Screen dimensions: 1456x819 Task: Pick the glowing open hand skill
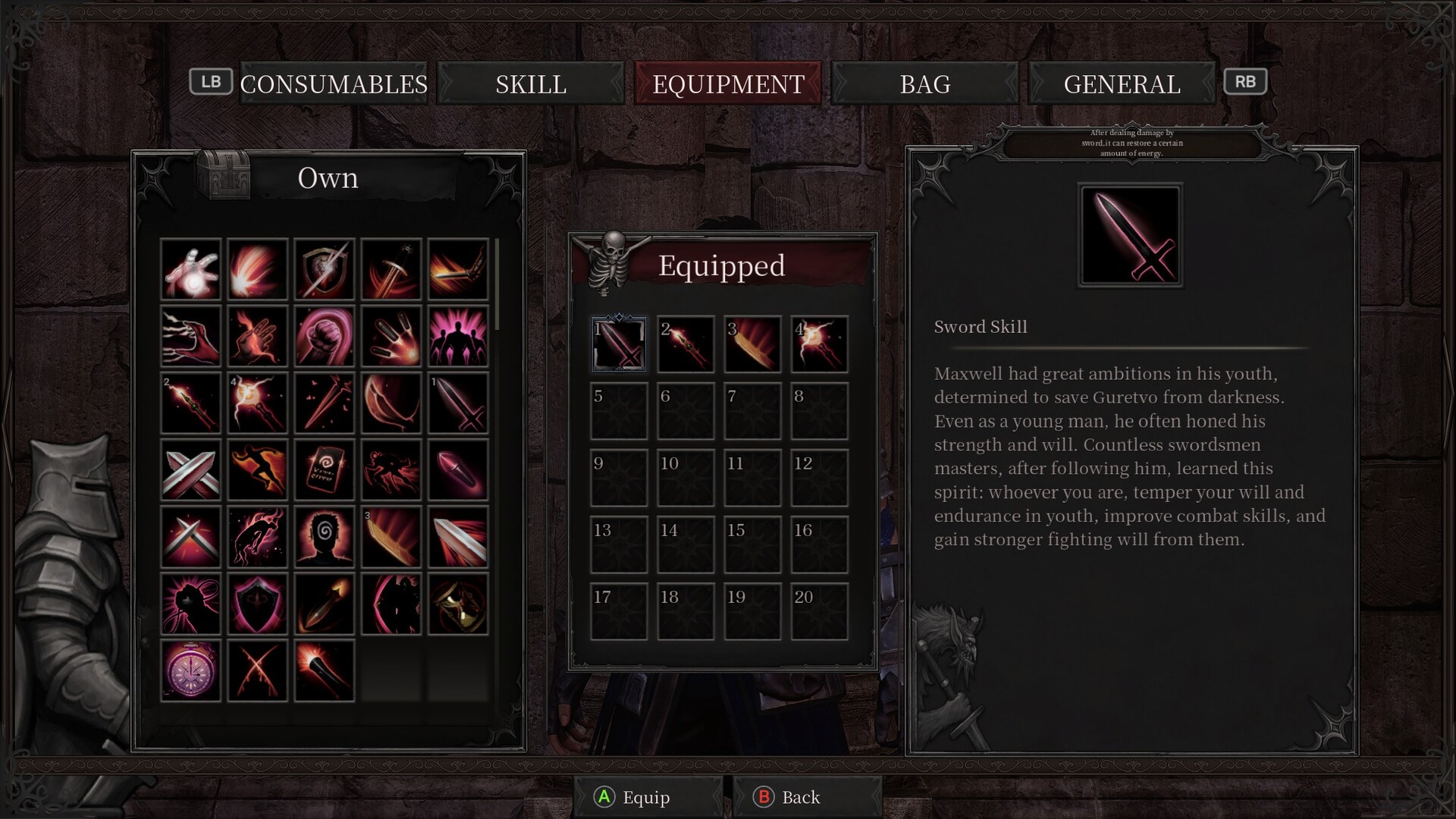190,269
